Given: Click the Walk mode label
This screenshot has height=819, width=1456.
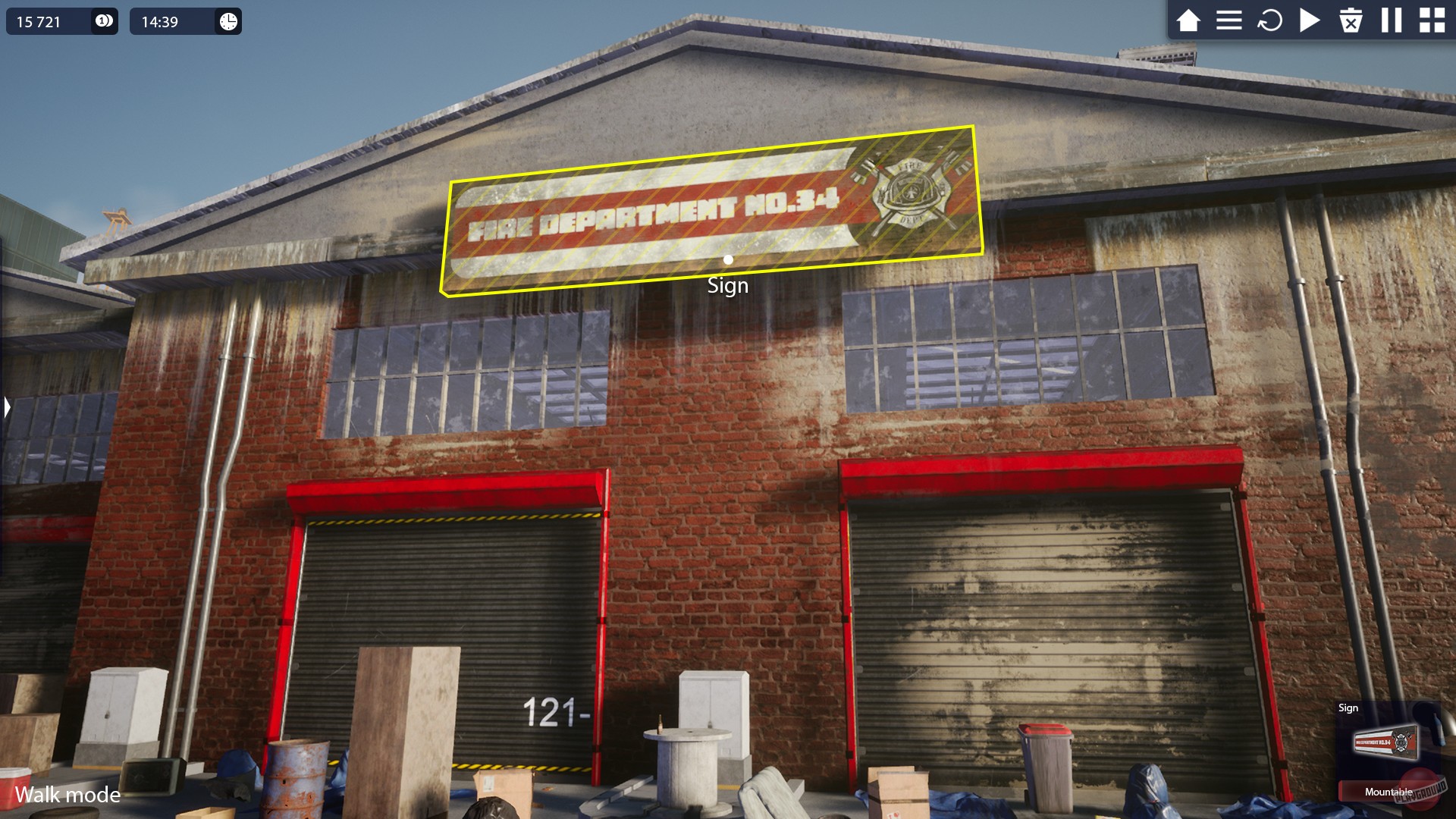Looking at the screenshot, I should click(69, 795).
